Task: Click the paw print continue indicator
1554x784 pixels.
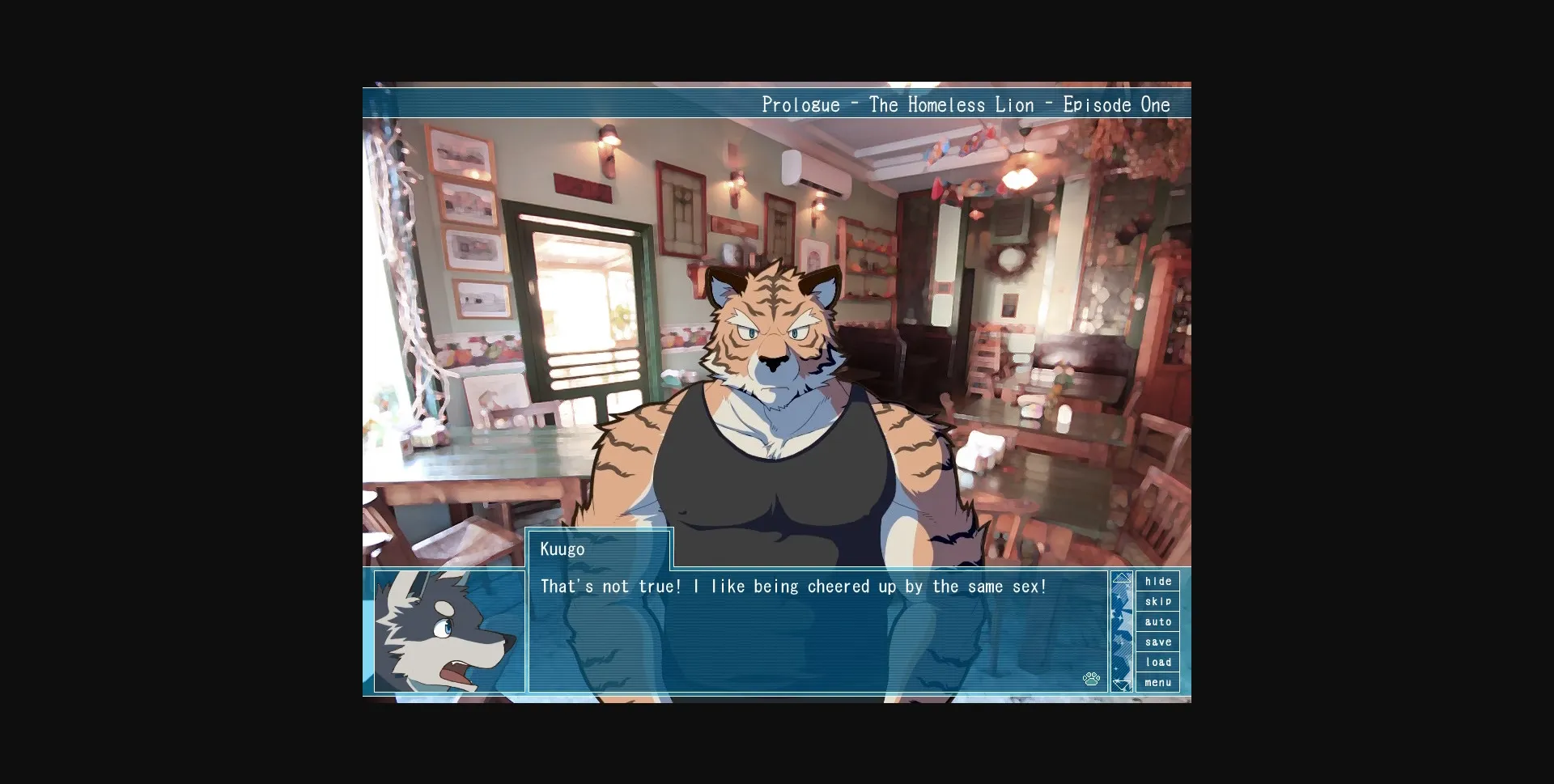Action: [x=1092, y=680]
